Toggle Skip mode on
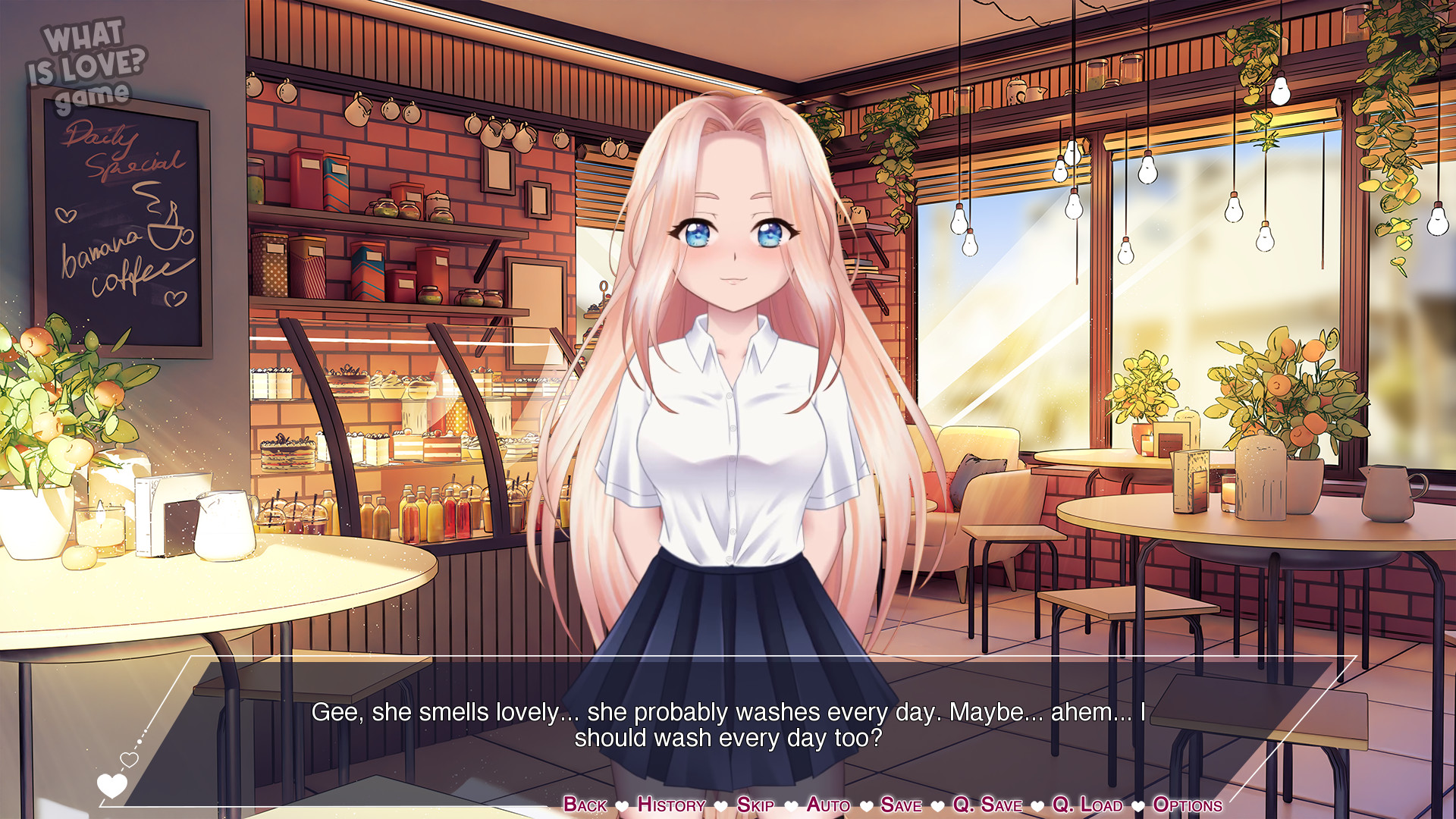This screenshot has height=819, width=1456. pyautogui.click(x=755, y=805)
